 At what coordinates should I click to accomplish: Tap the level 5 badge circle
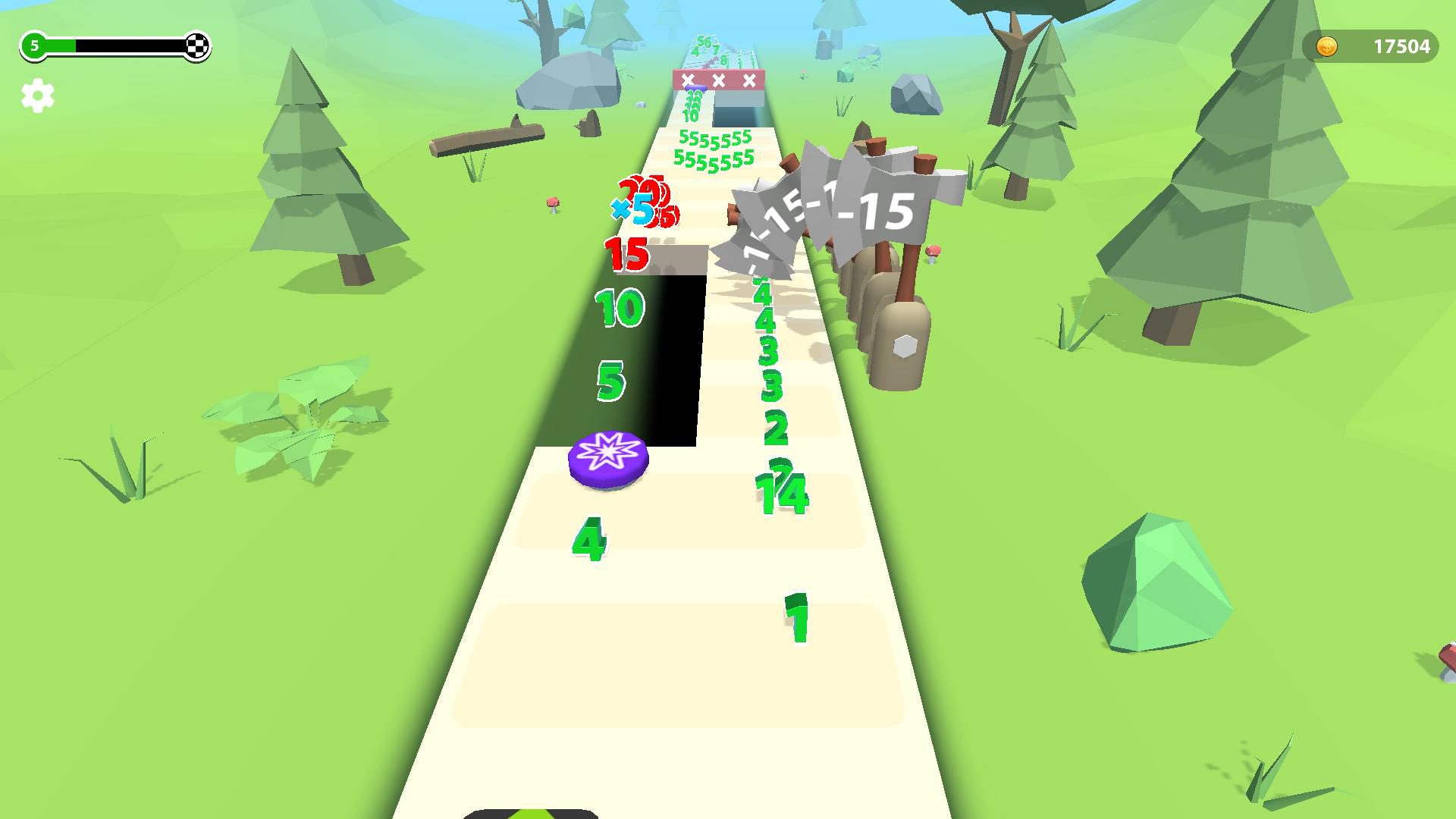[33, 45]
